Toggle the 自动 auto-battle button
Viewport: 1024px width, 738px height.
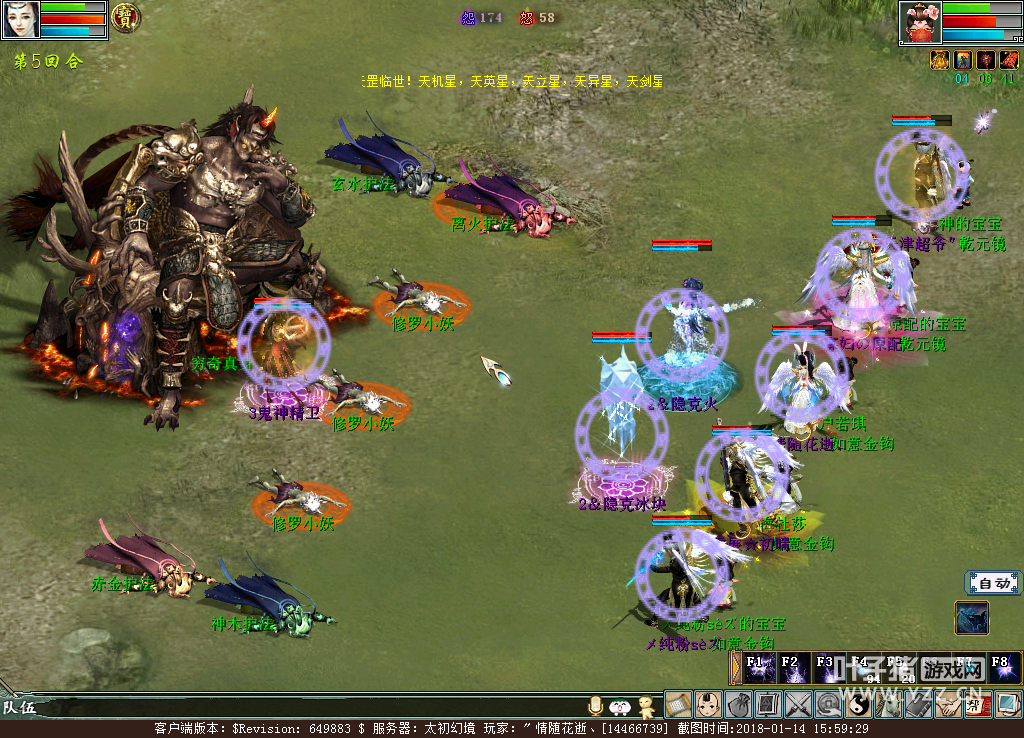[993, 583]
